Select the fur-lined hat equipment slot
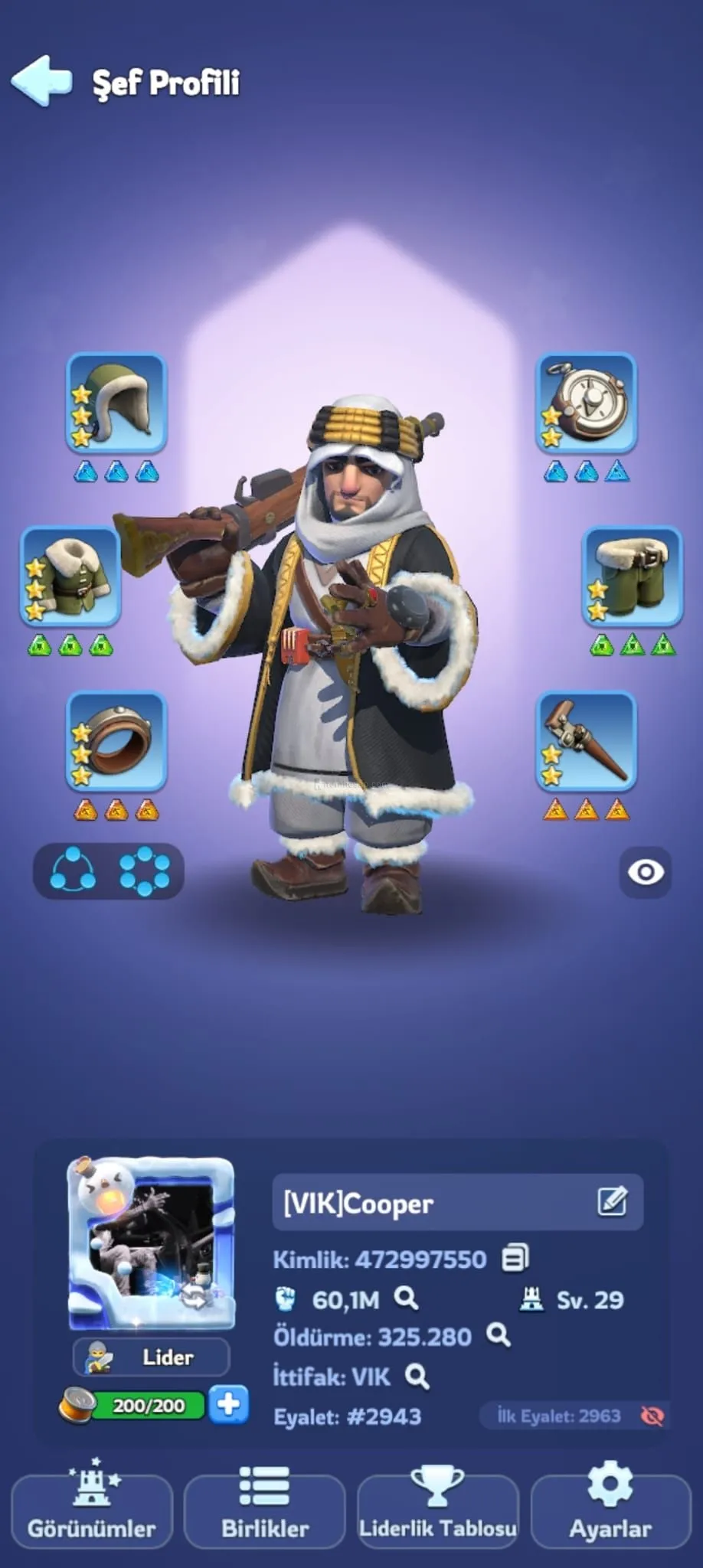The width and height of the screenshot is (703, 1568). (116, 403)
